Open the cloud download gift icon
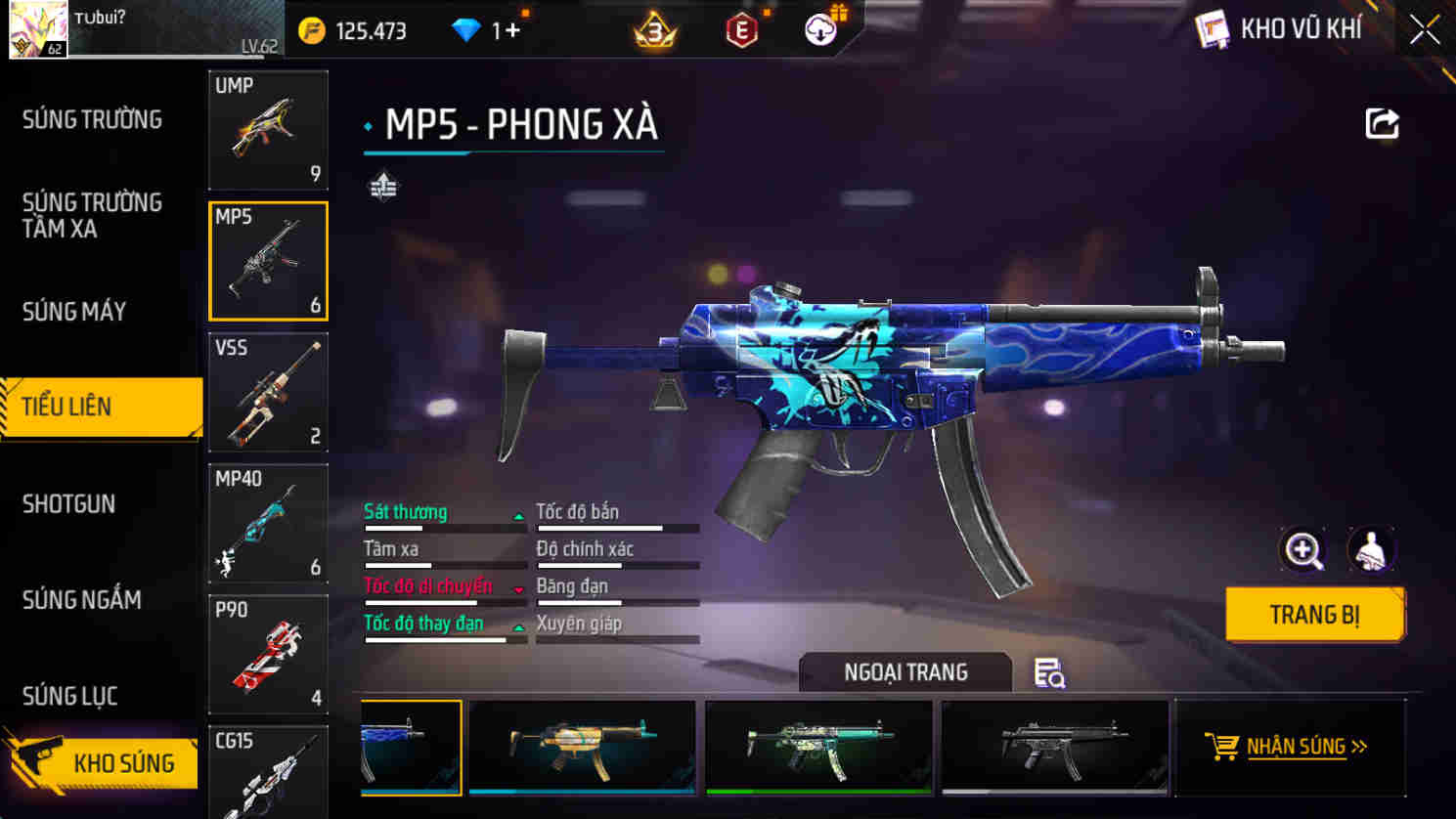 (x=819, y=27)
